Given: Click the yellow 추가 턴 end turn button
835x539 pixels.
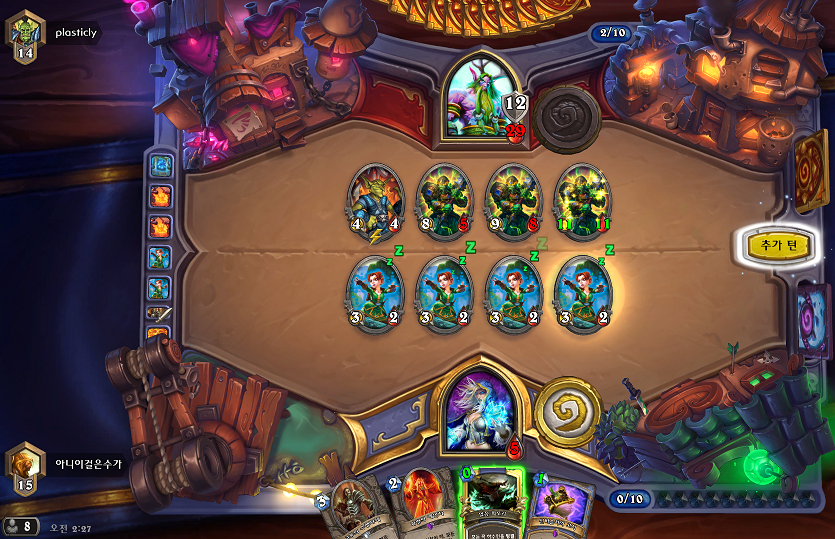Looking at the screenshot, I should coord(775,245).
